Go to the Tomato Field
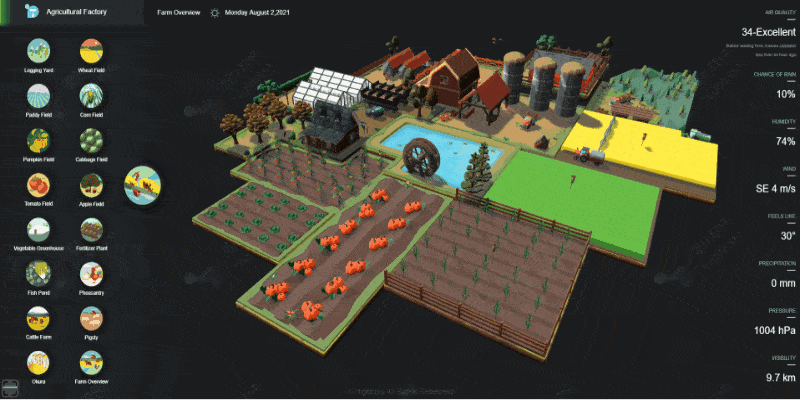Image resolution: width=800 pixels, height=400 pixels. 39,186
